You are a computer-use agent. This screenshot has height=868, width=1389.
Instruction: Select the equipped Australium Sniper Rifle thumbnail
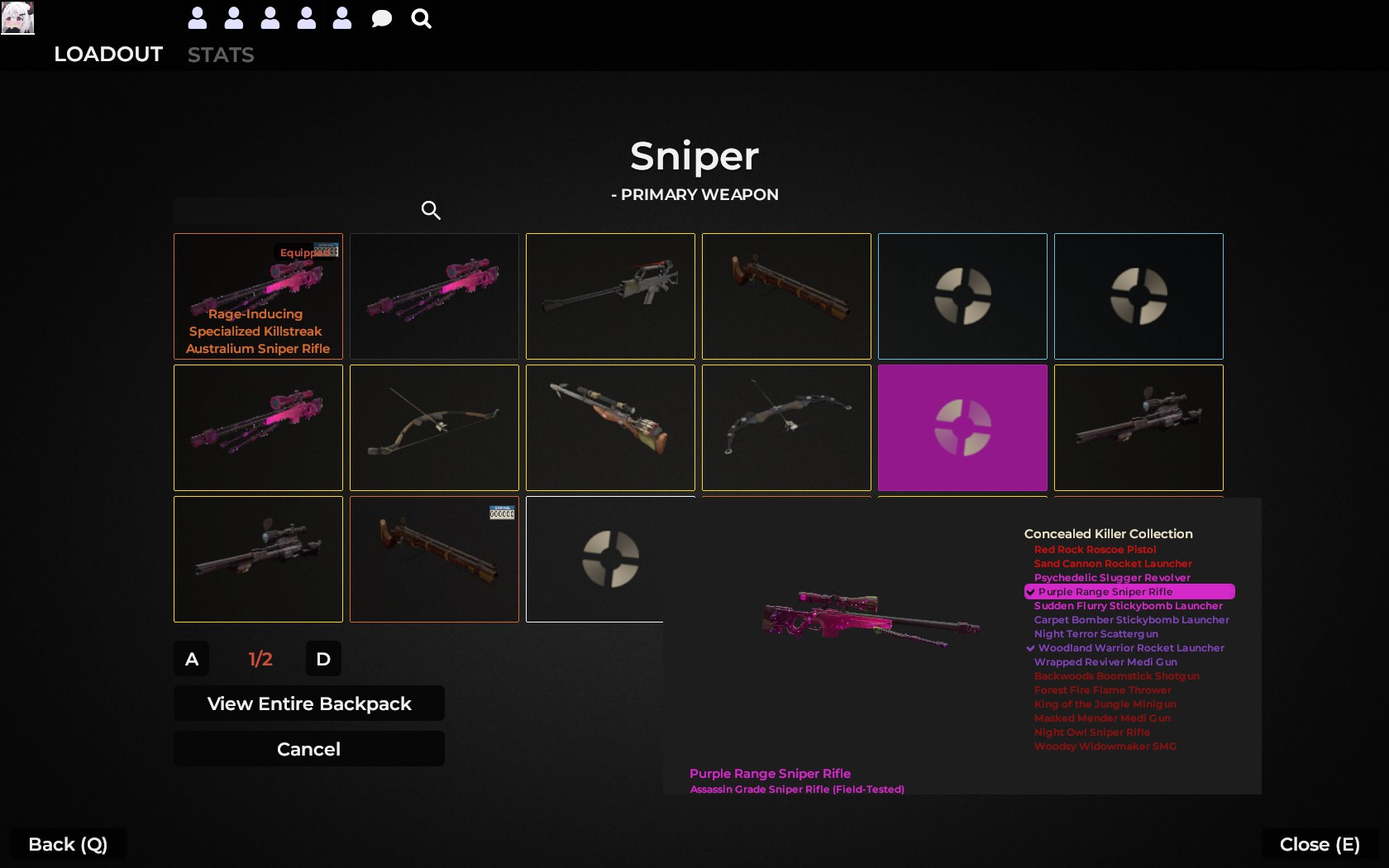pyautogui.click(x=257, y=296)
